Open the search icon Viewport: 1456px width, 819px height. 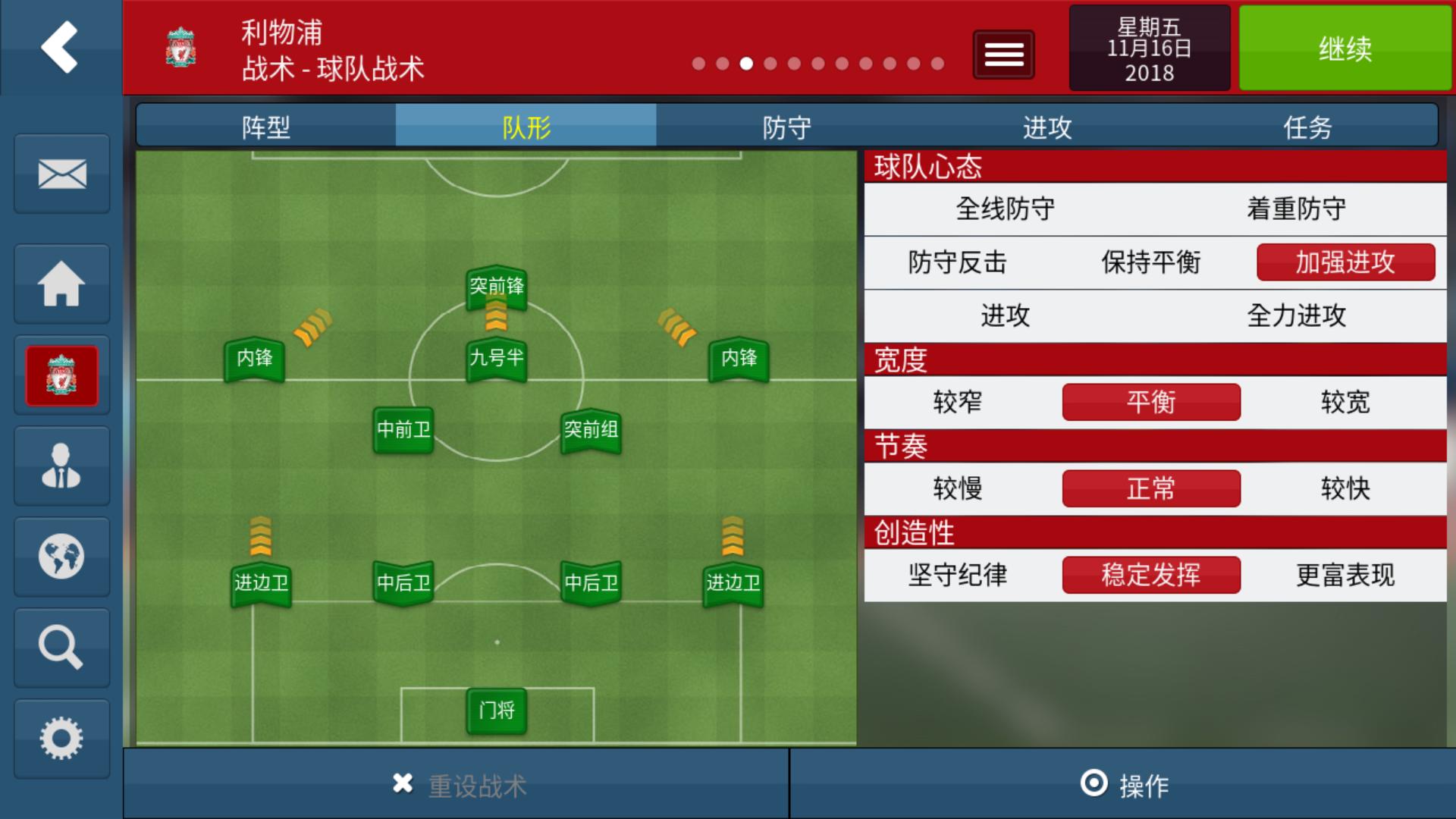point(61,648)
